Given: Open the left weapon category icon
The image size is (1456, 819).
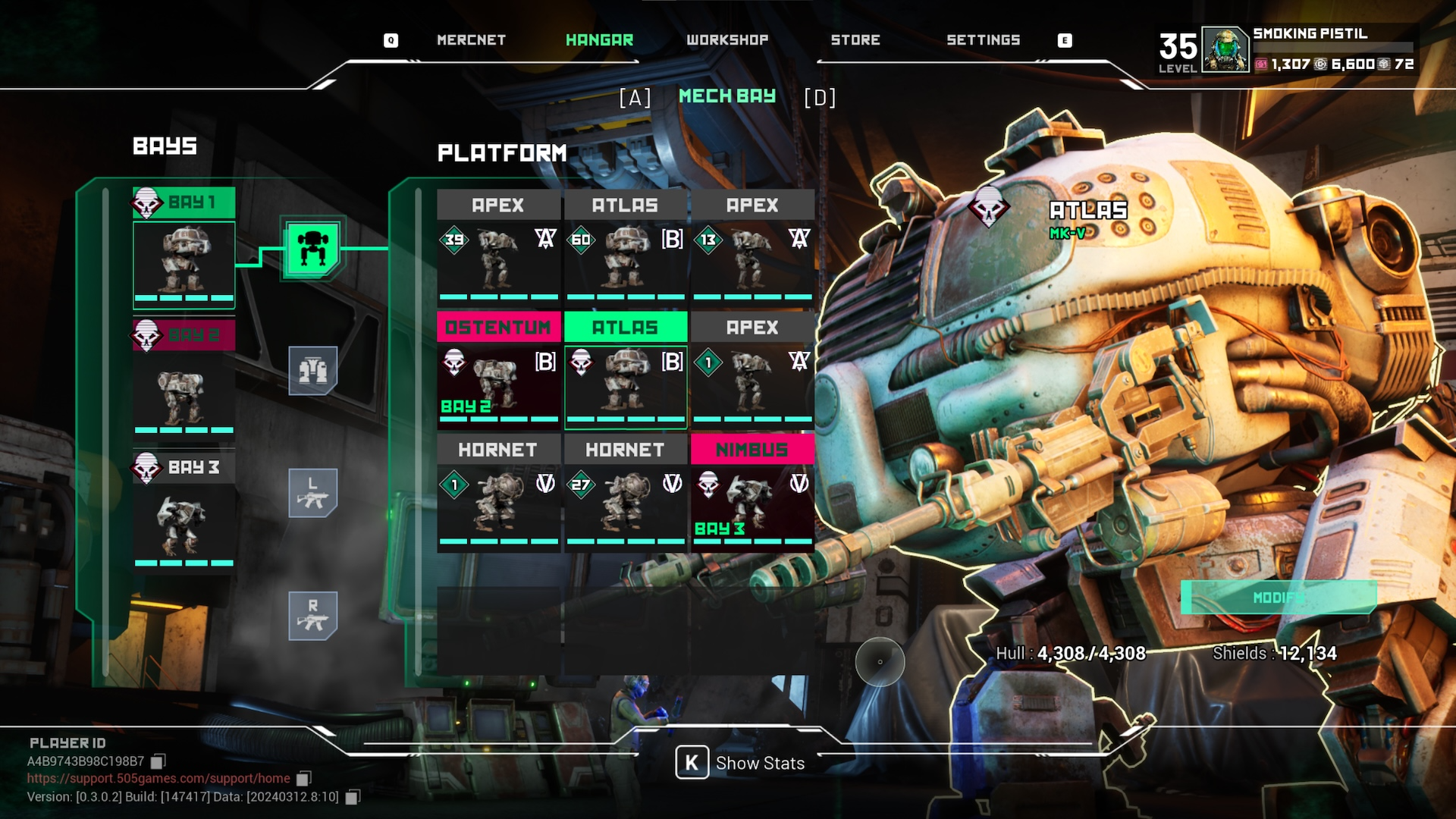Looking at the screenshot, I should pos(312,493).
